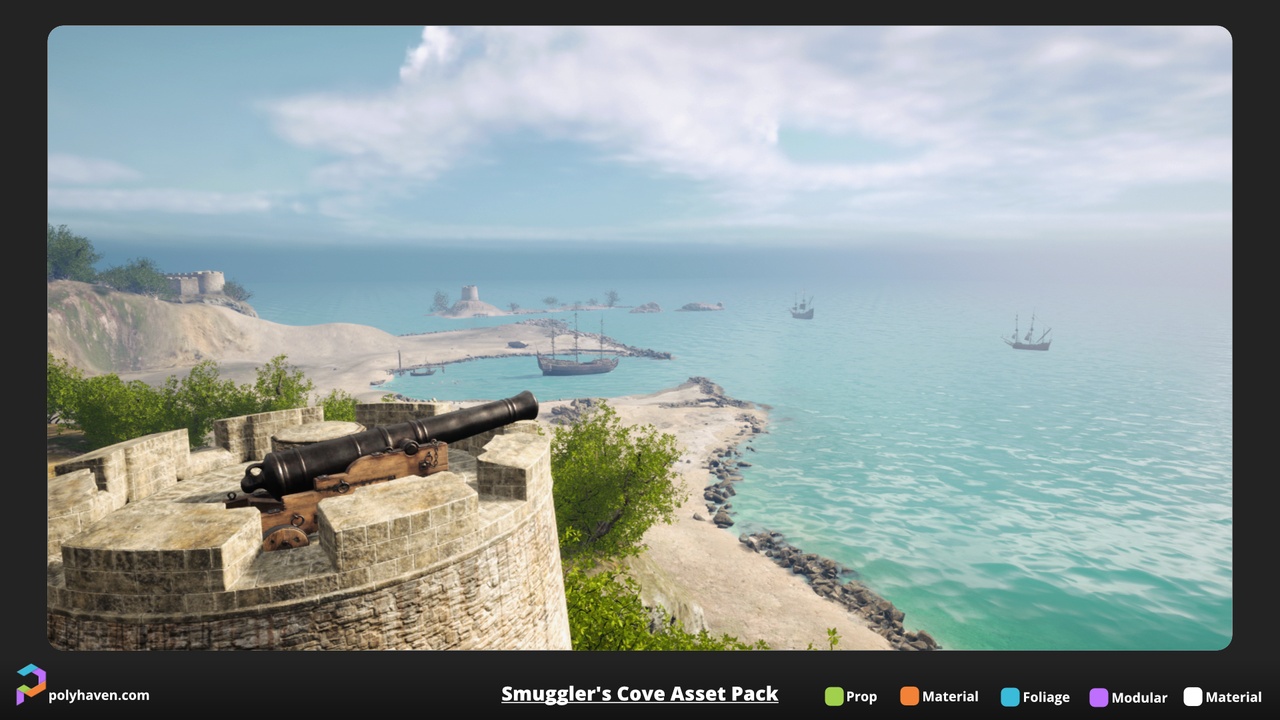Select the white Material legend tag
The width and height of the screenshot is (1280, 720).
(1222, 697)
